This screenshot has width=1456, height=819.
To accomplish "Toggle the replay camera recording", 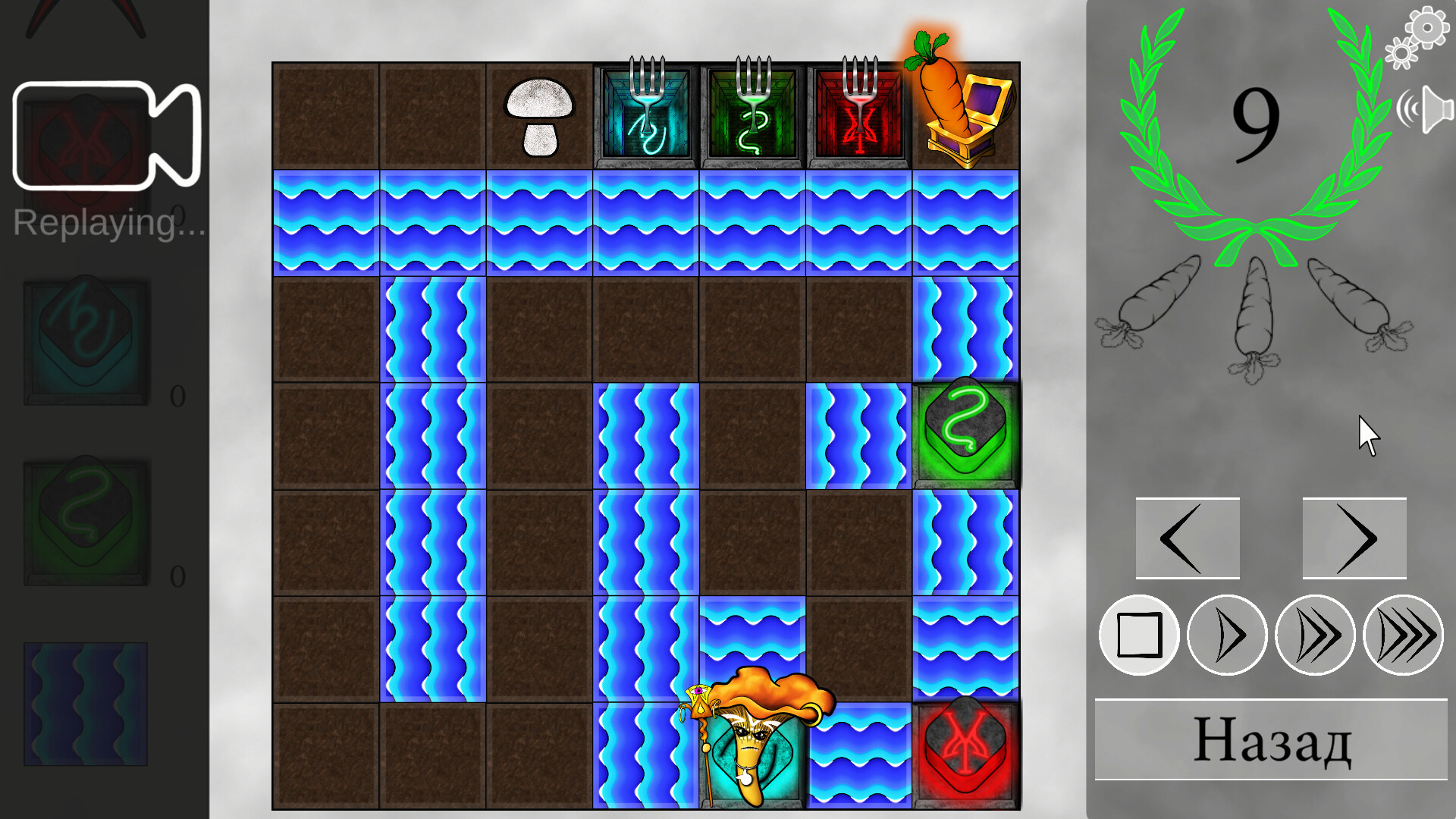I will [106, 136].
